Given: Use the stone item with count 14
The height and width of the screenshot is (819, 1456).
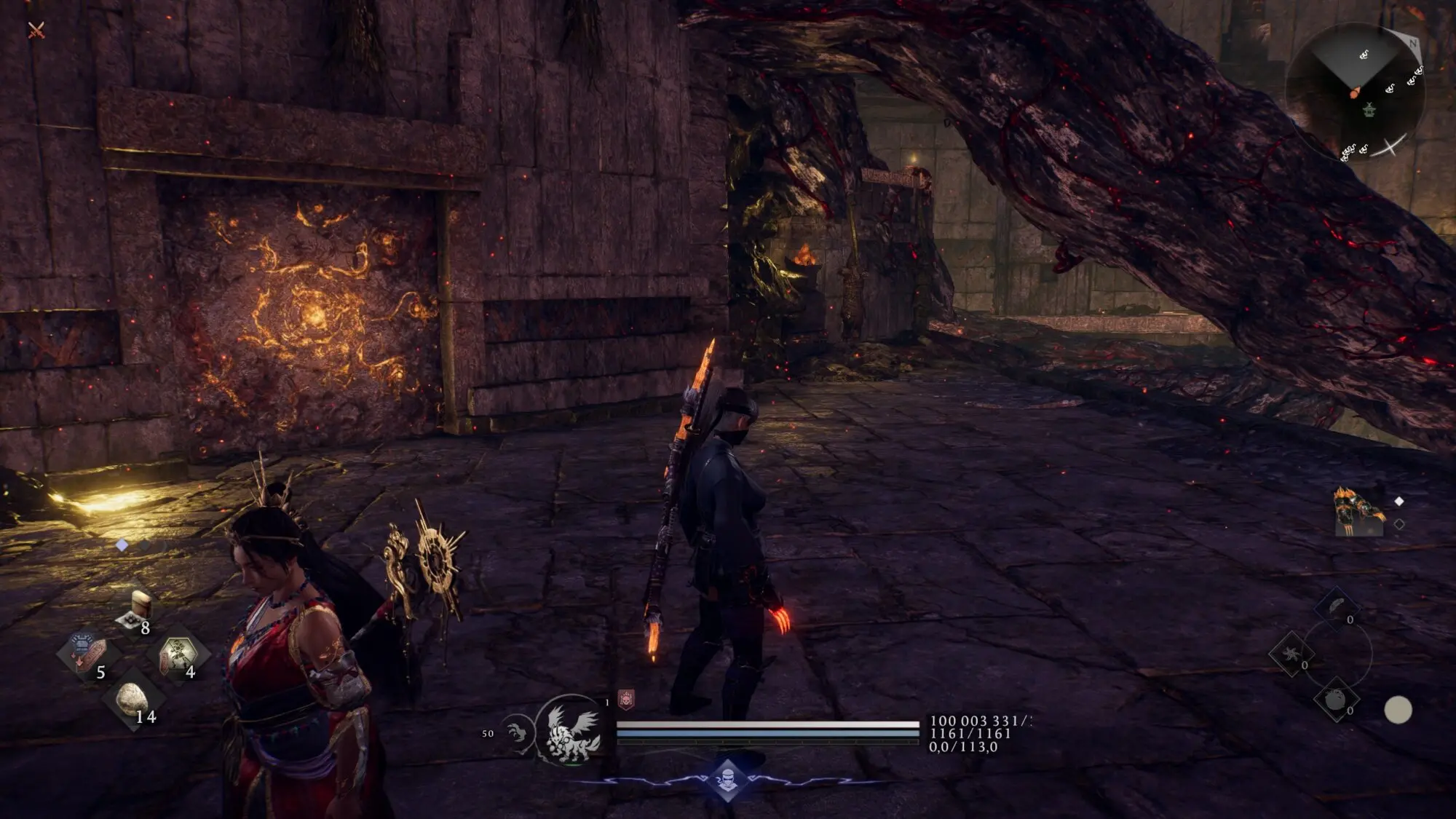Looking at the screenshot, I should click(132, 700).
